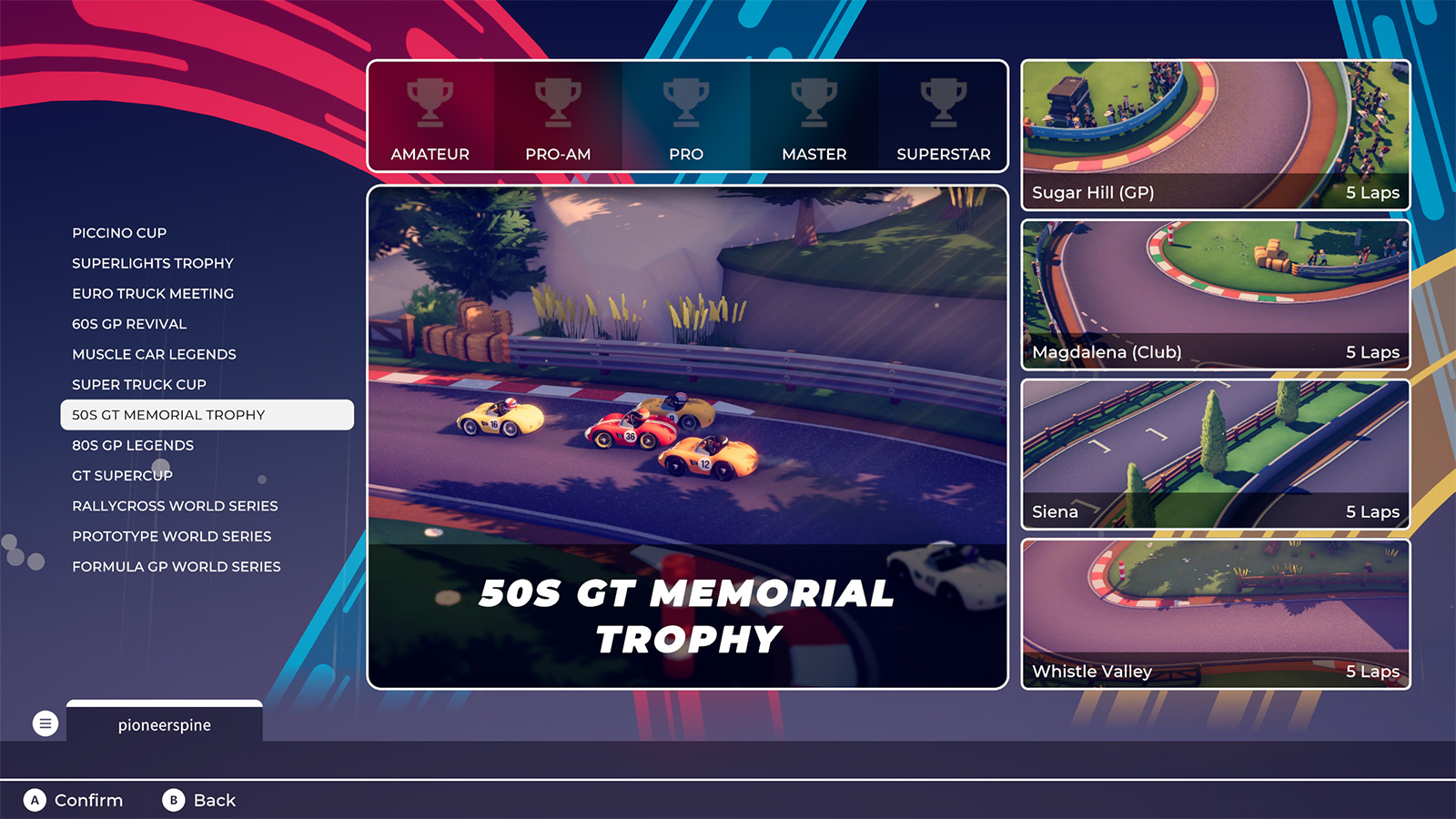1456x819 pixels.
Task: Open the Euro Truck Meeting entry
Action: coord(153,294)
